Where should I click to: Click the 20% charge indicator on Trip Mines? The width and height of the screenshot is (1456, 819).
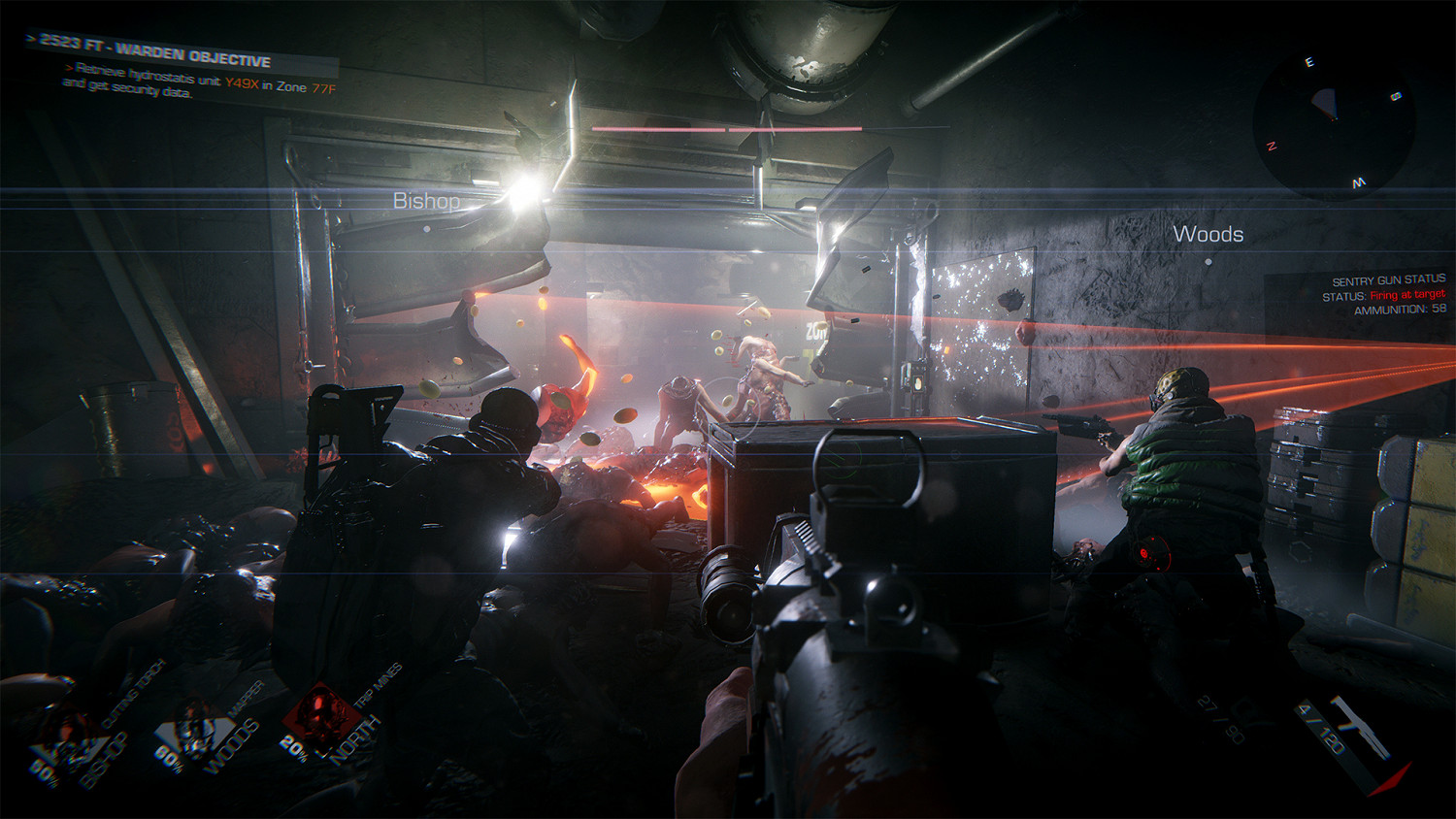click(x=294, y=749)
